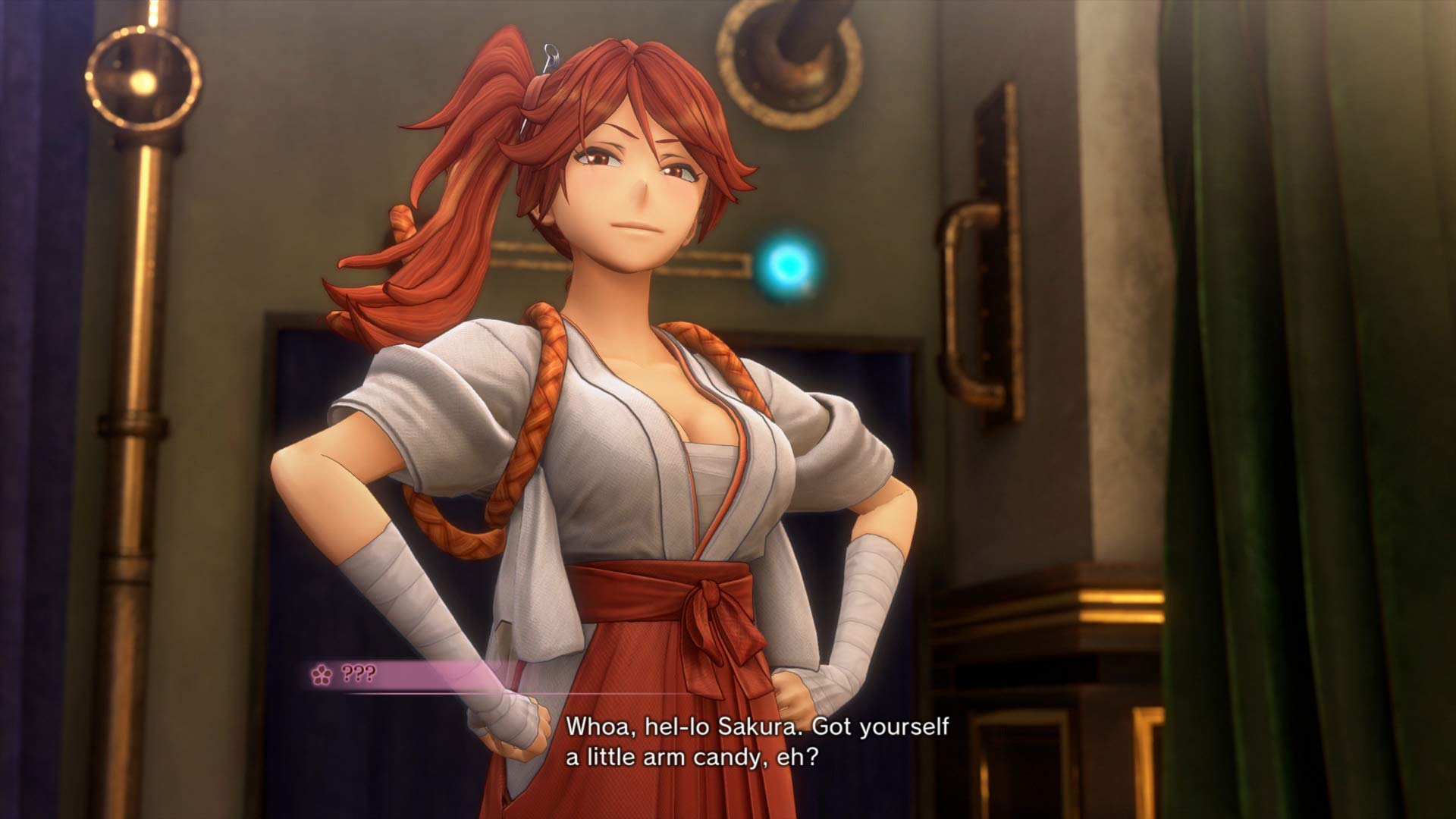Click the blue orb to toggle the interaction prompt
Screen dimensions: 1456x819
point(786,264)
